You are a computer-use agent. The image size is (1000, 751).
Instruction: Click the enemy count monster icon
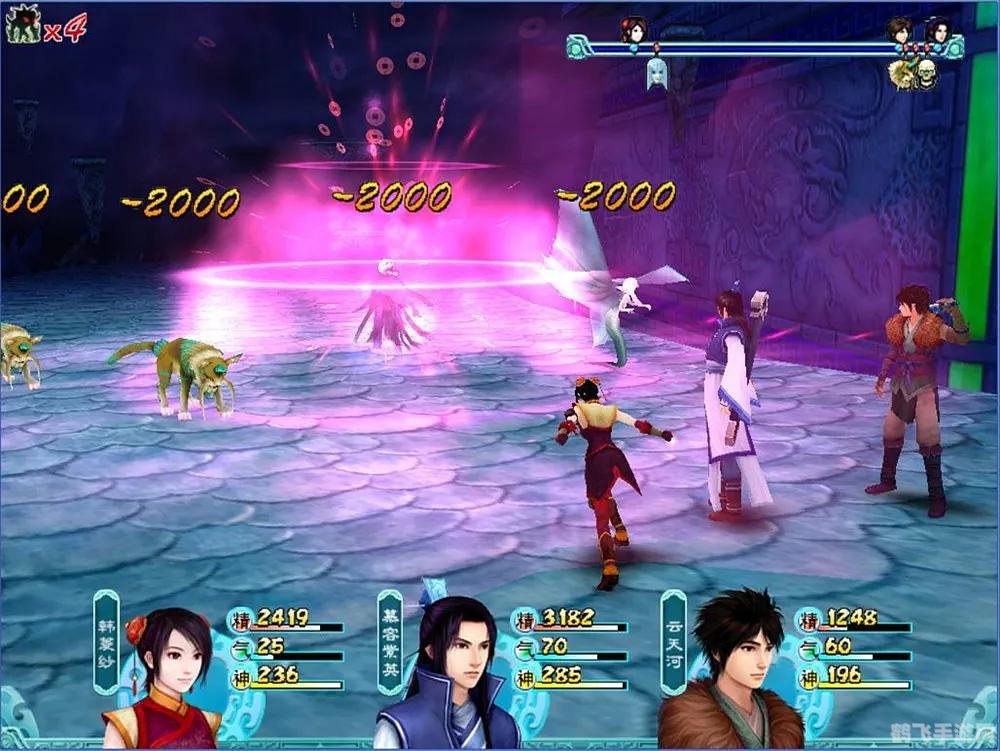point(22,24)
